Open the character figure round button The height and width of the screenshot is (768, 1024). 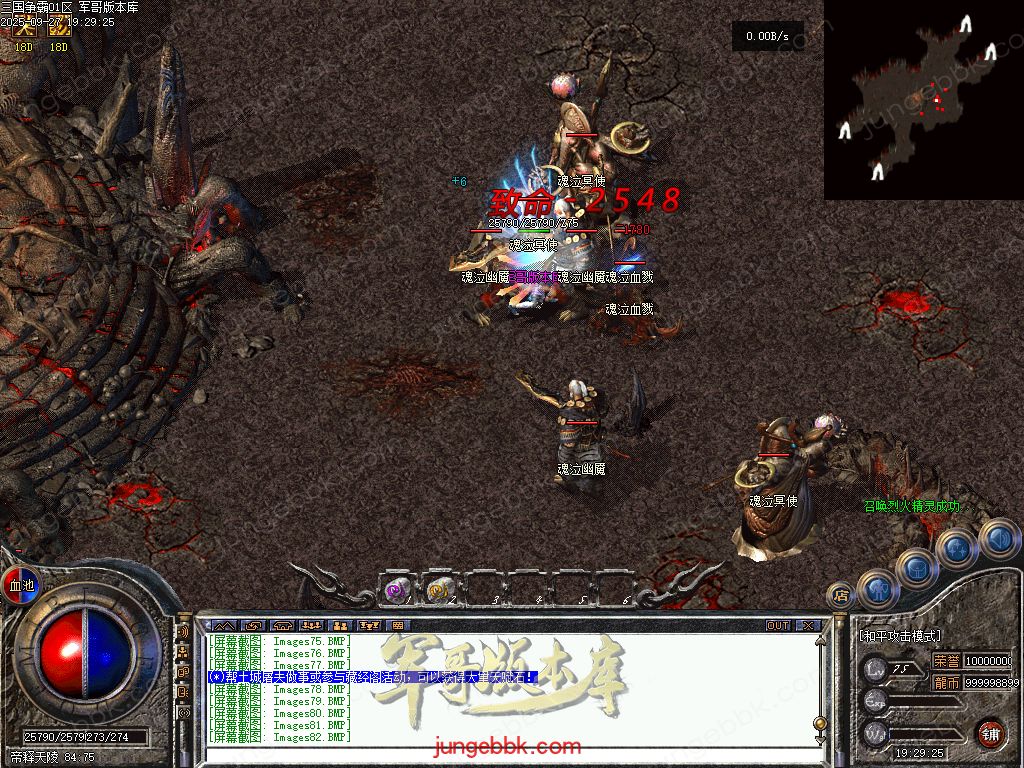pos(879,588)
